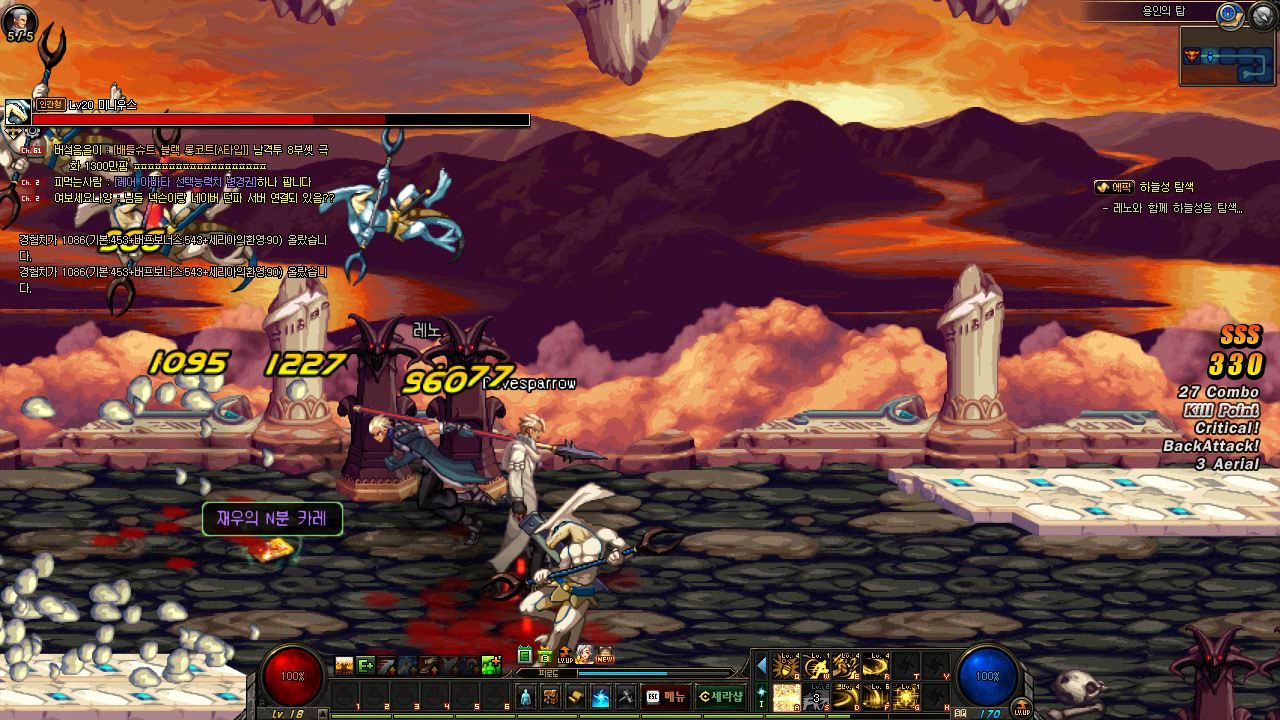Open the quest scroll icon
The height and width of the screenshot is (720, 1280).
click(576, 696)
